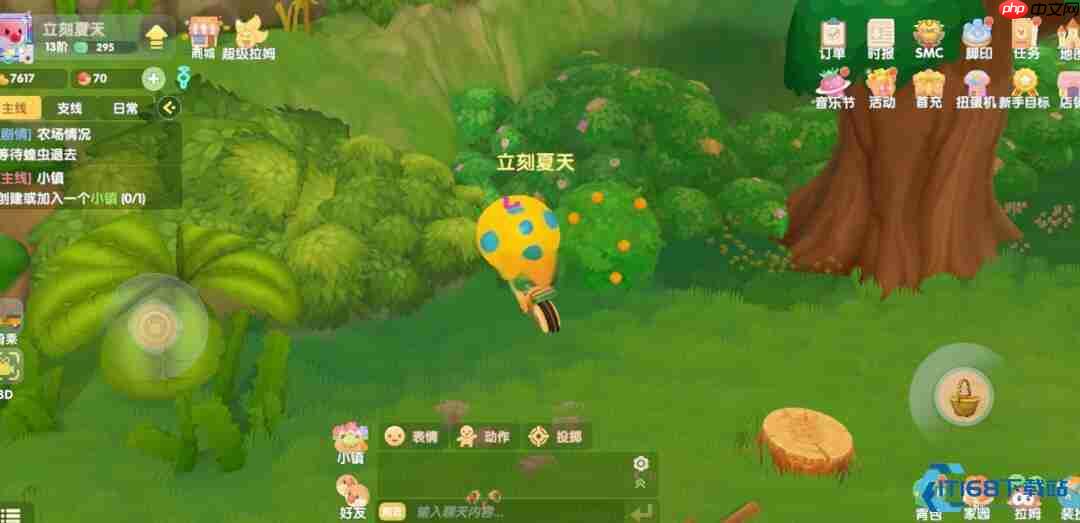Switch to the 日常 daily quest tab
This screenshot has width=1080, height=523.
pyautogui.click(x=126, y=108)
